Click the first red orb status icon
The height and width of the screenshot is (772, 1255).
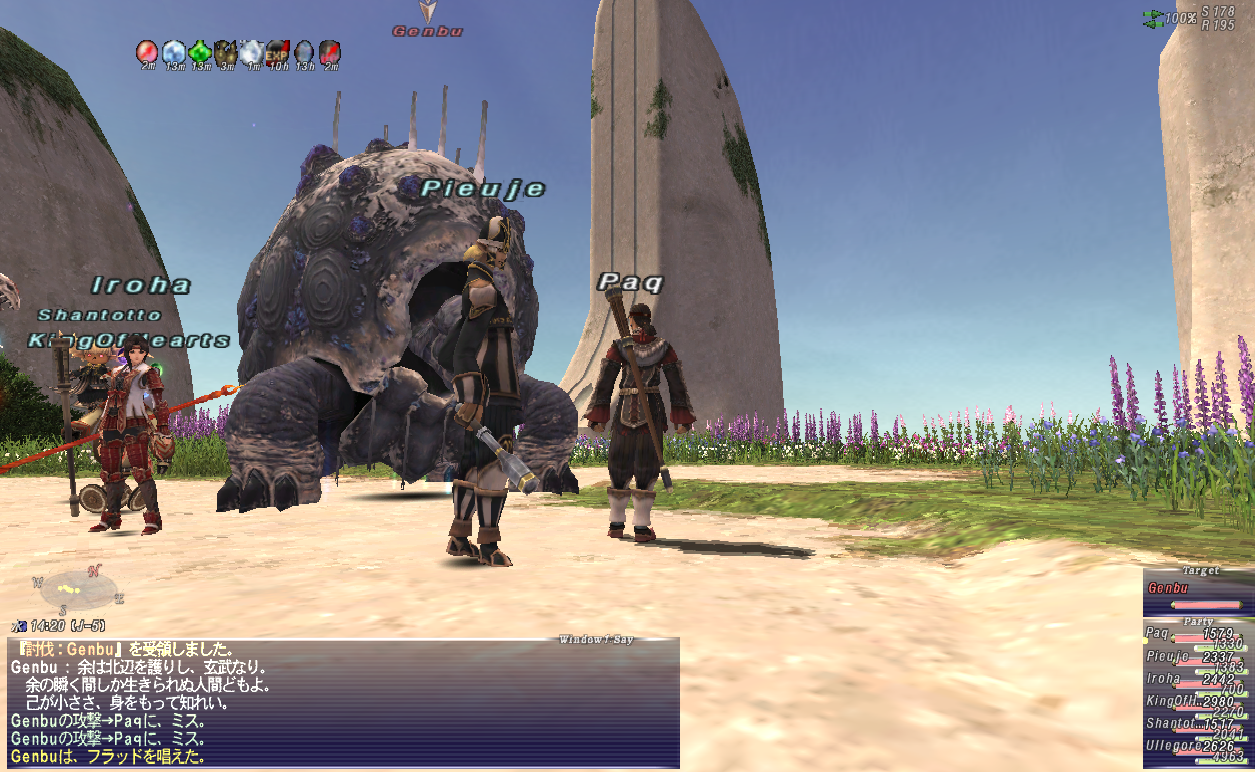[148, 51]
